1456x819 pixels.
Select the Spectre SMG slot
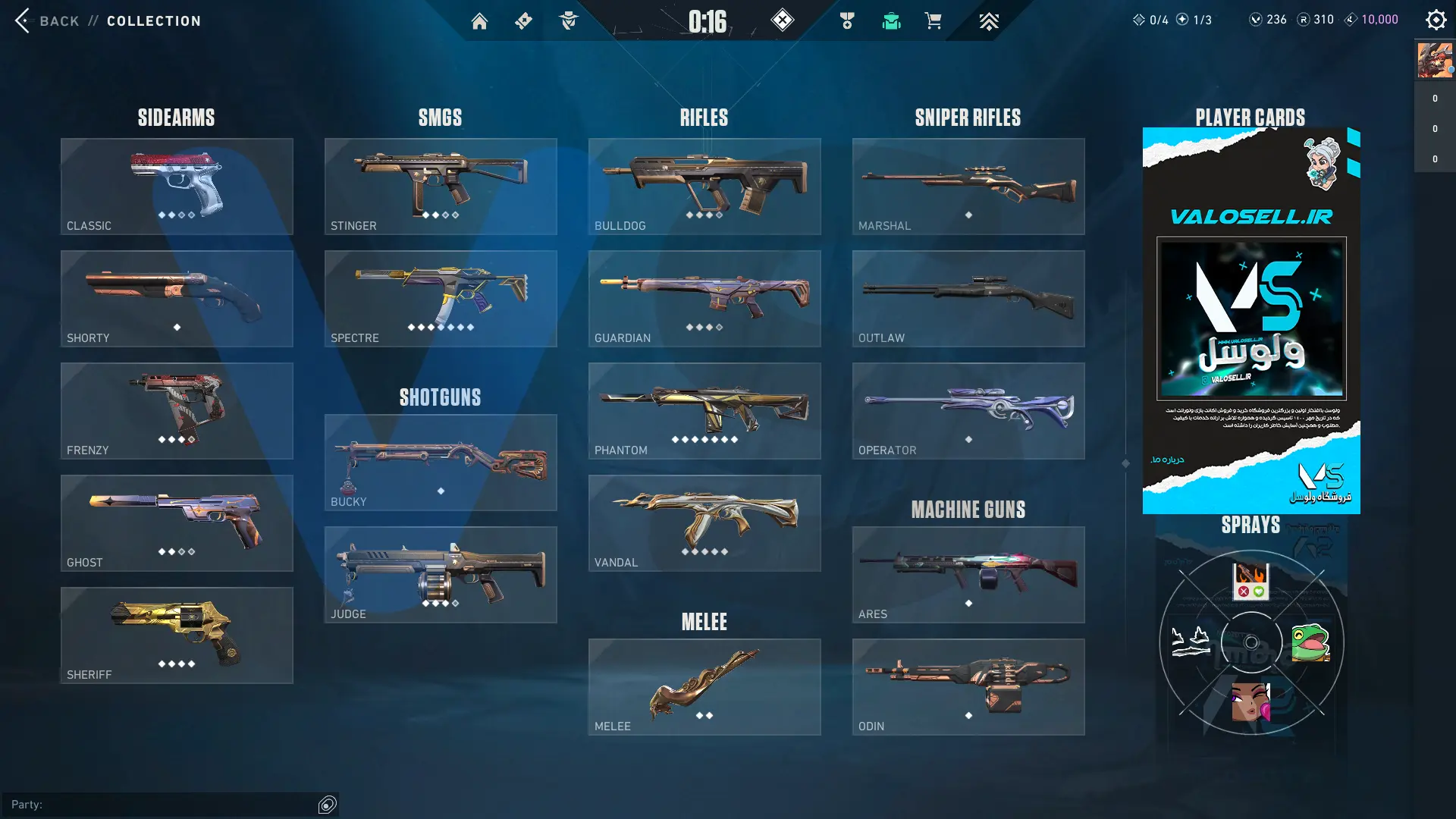tap(441, 299)
